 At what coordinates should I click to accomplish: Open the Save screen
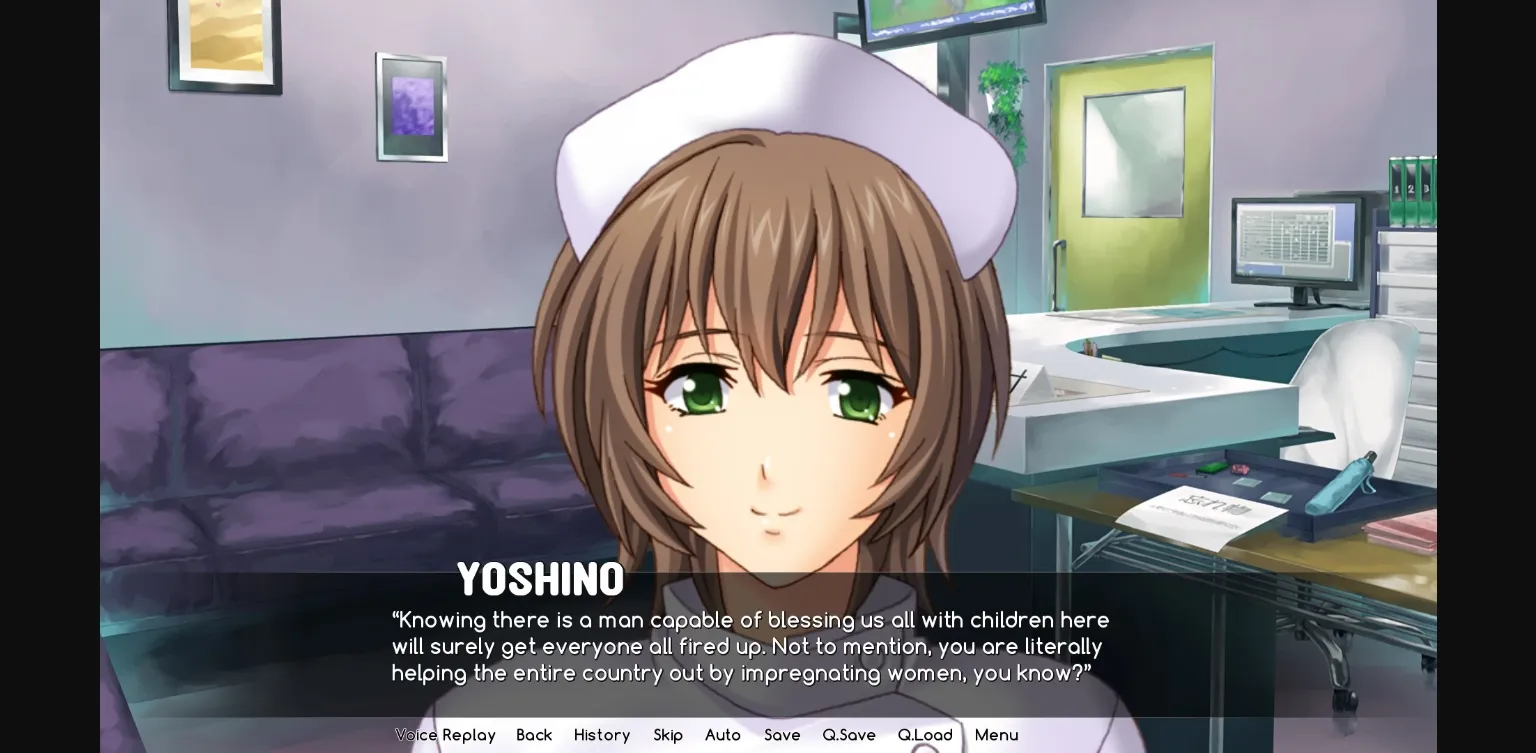point(782,735)
